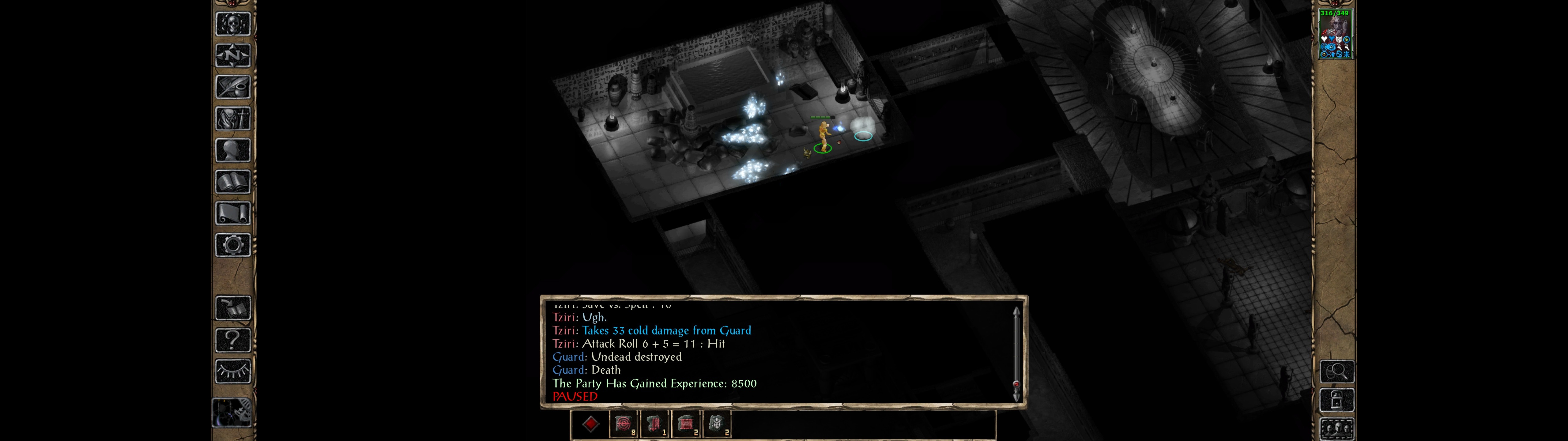The width and height of the screenshot is (1568, 441).
Task: Click the clock button at sidebar bottom
Action: (x=231, y=412)
